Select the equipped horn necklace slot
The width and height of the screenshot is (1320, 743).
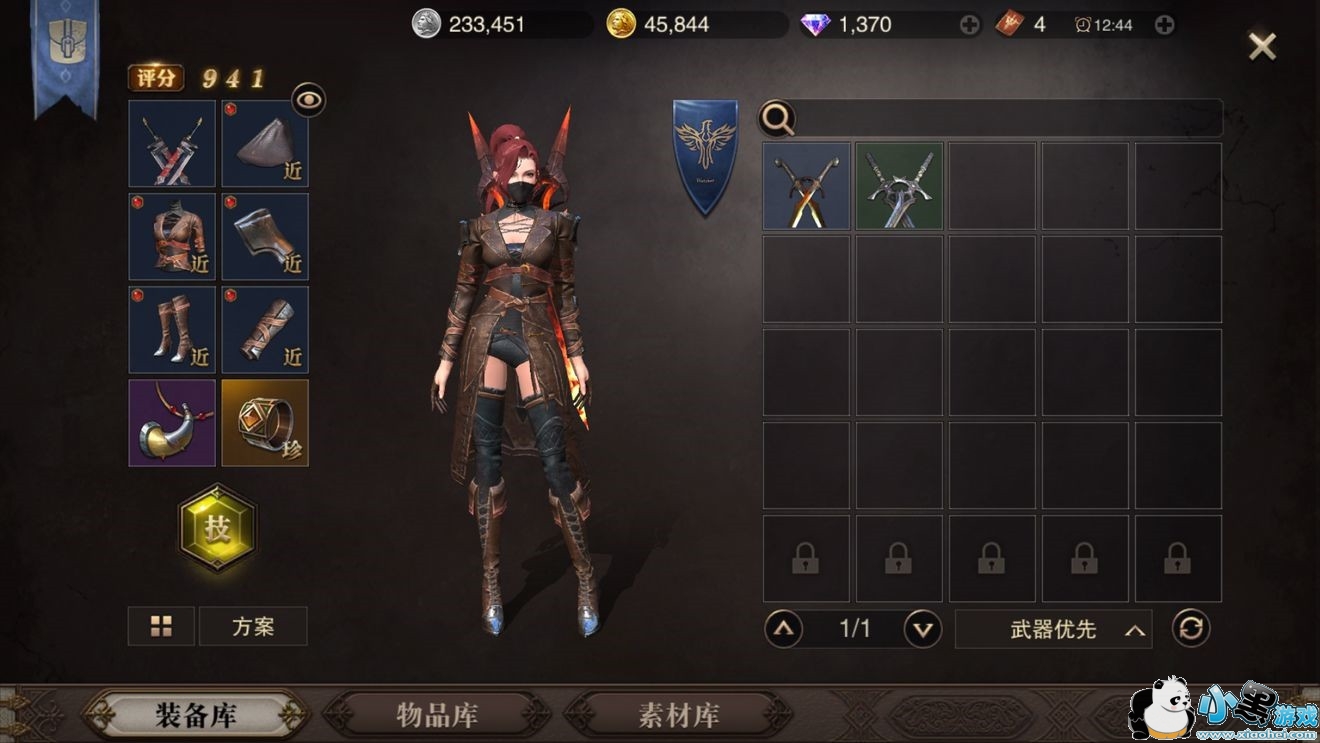tap(172, 423)
